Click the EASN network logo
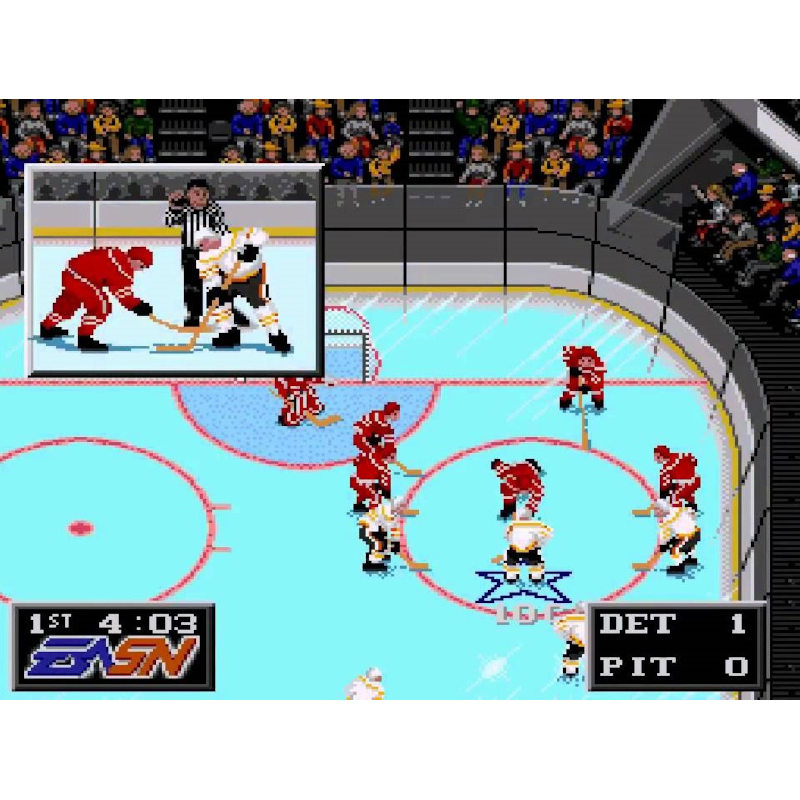The height and width of the screenshot is (800, 800). point(112,658)
